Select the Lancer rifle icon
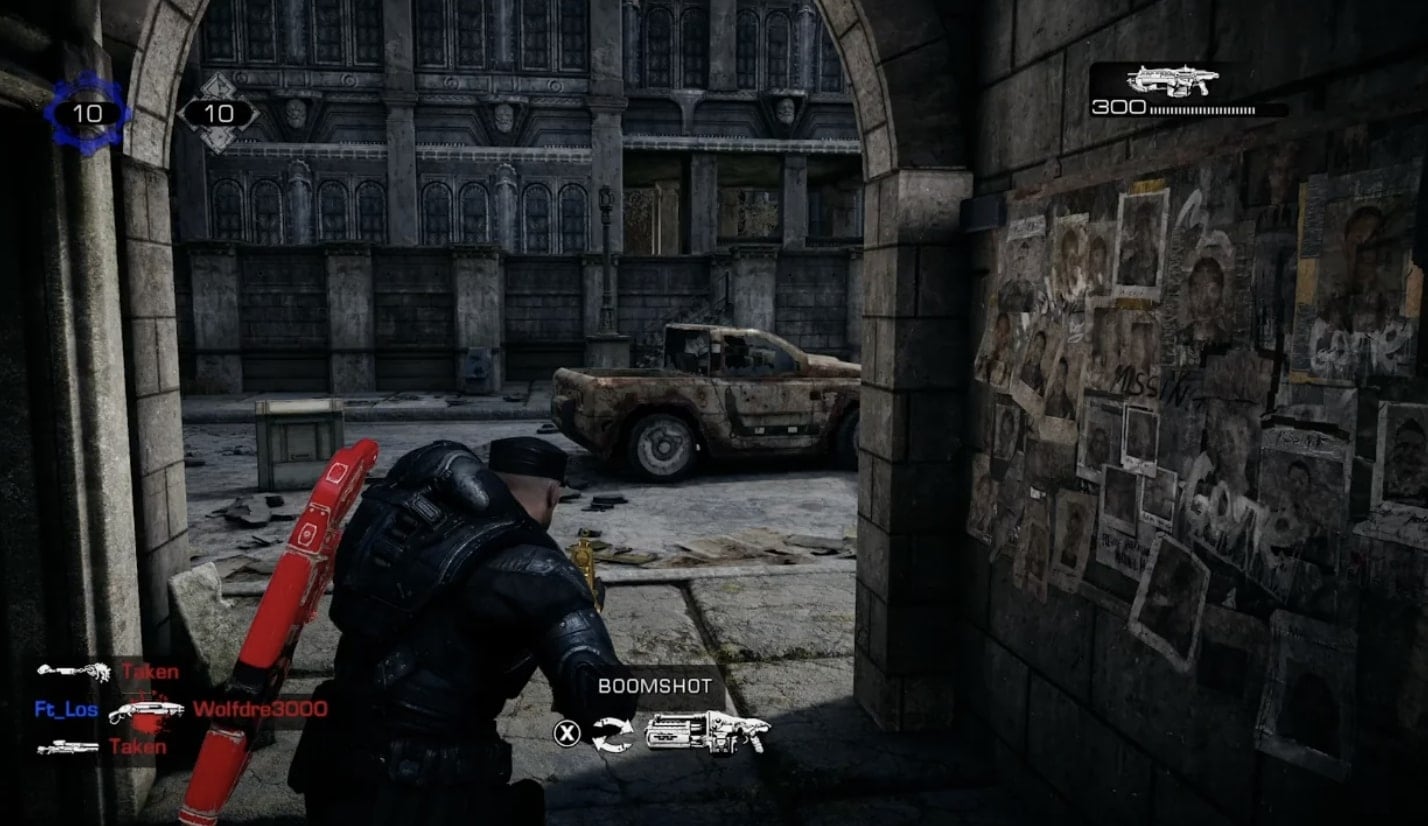 tap(1172, 81)
